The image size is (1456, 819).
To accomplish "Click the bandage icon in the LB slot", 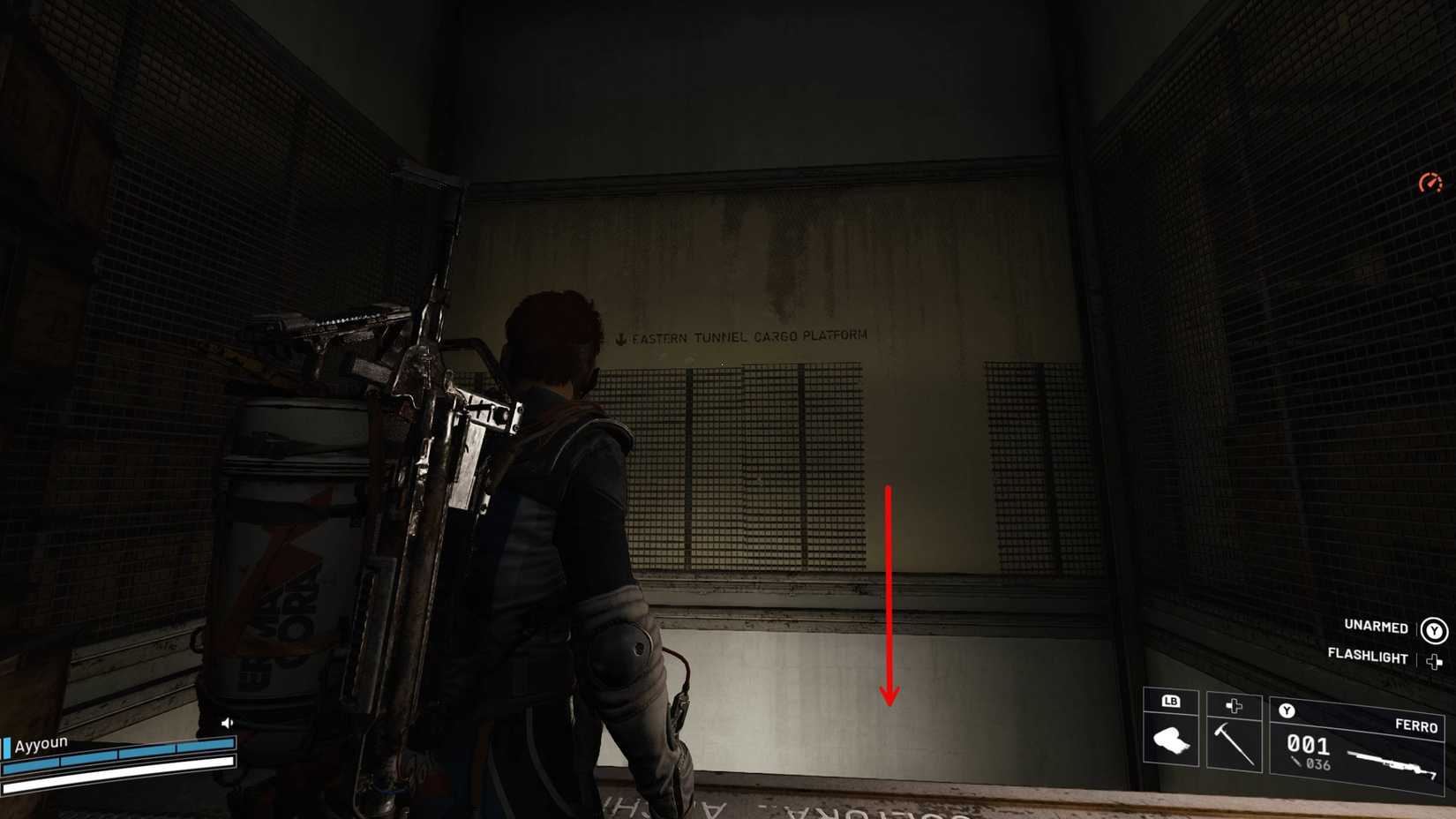I will point(1170,739).
